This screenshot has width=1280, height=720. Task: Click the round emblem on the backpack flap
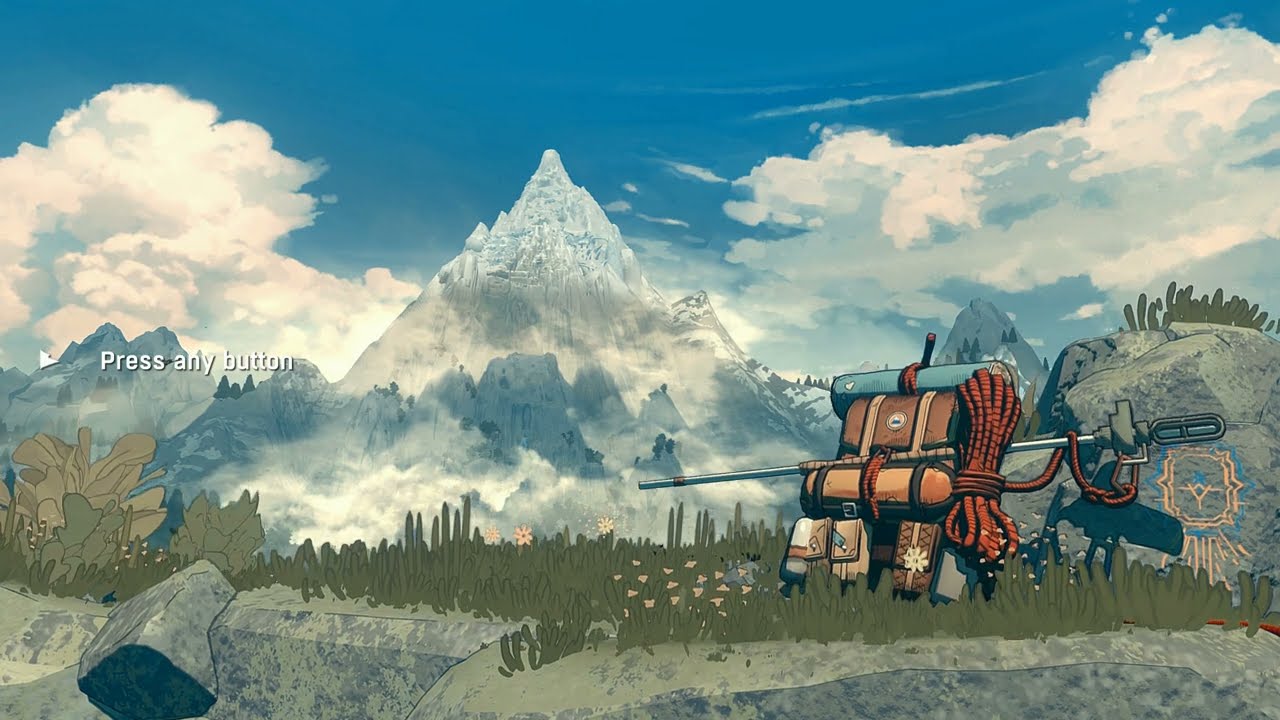[897, 420]
